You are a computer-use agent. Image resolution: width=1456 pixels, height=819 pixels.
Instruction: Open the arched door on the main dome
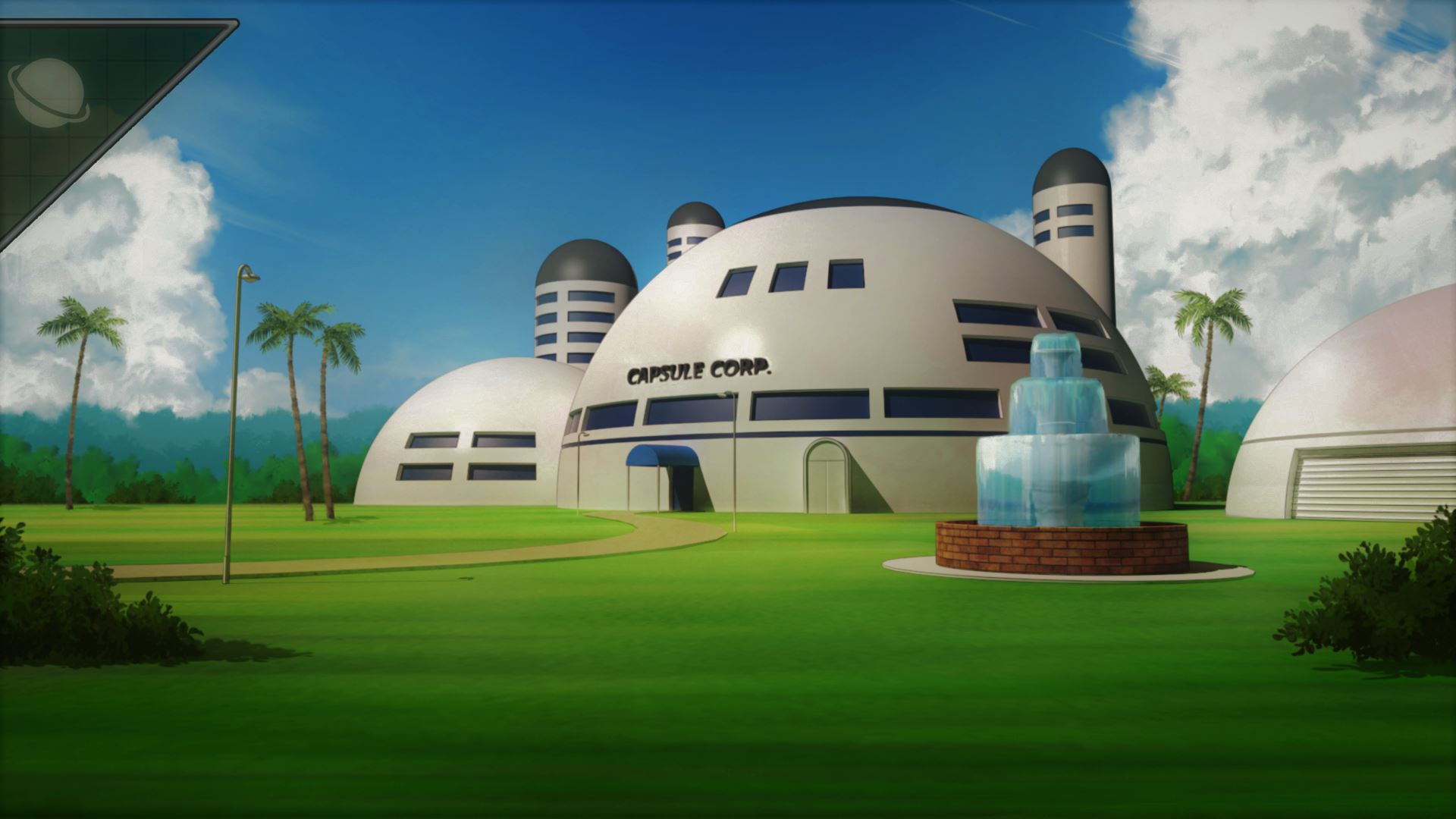coord(827,474)
